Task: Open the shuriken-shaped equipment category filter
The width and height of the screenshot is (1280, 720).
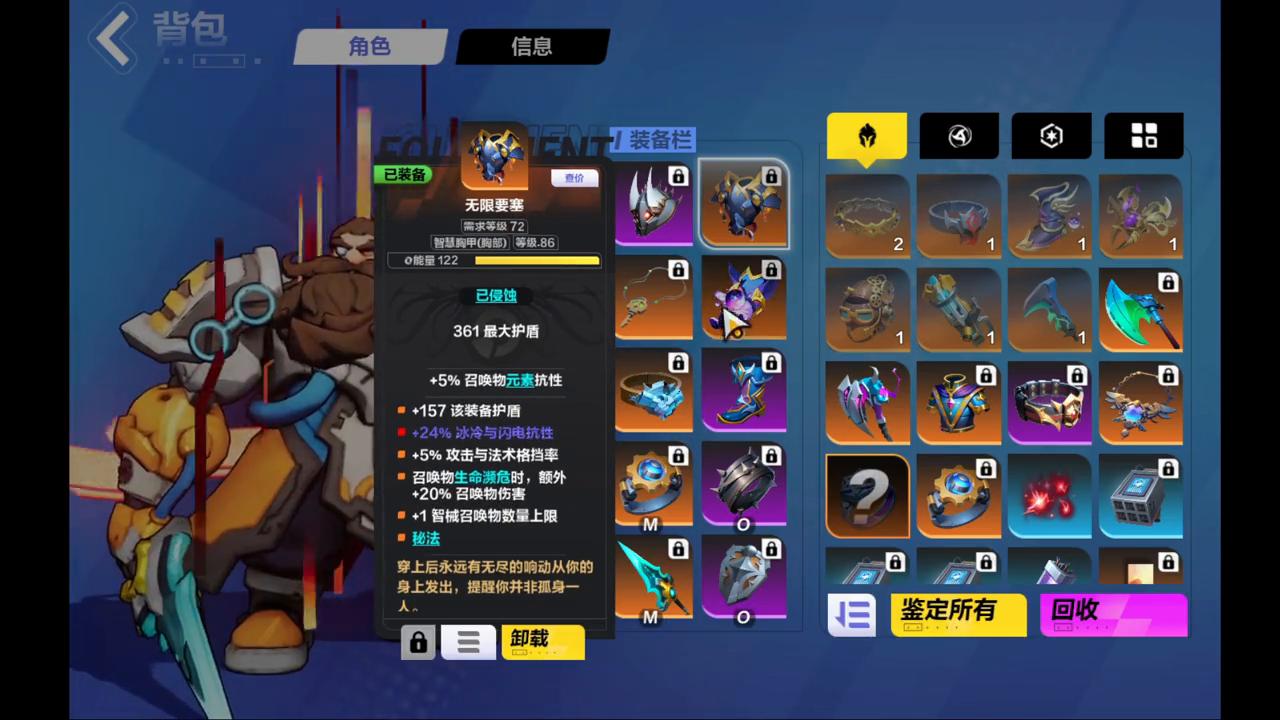Action: click(x=958, y=136)
